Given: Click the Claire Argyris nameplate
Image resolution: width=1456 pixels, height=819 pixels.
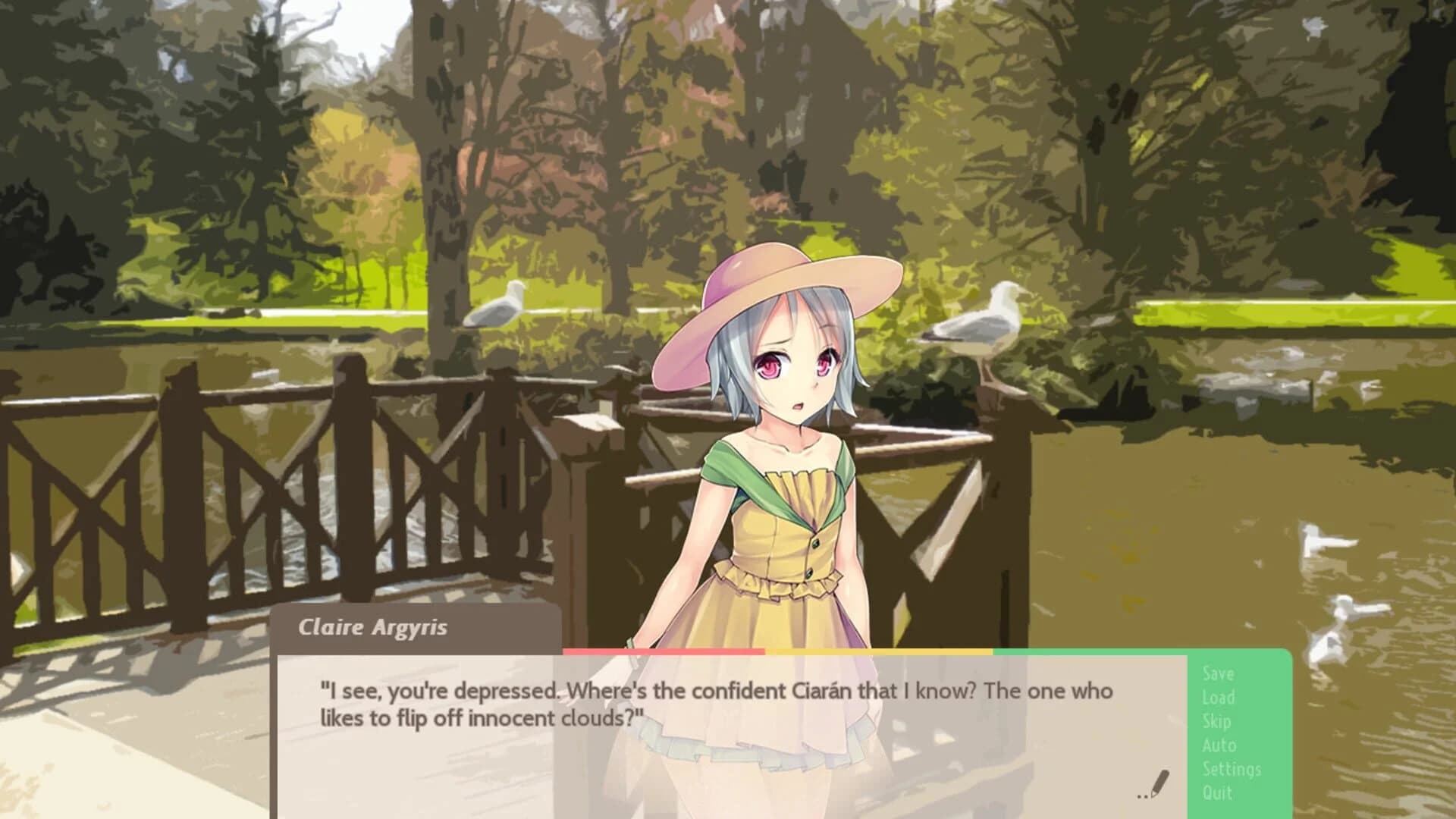Looking at the screenshot, I should (x=375, y=628).
